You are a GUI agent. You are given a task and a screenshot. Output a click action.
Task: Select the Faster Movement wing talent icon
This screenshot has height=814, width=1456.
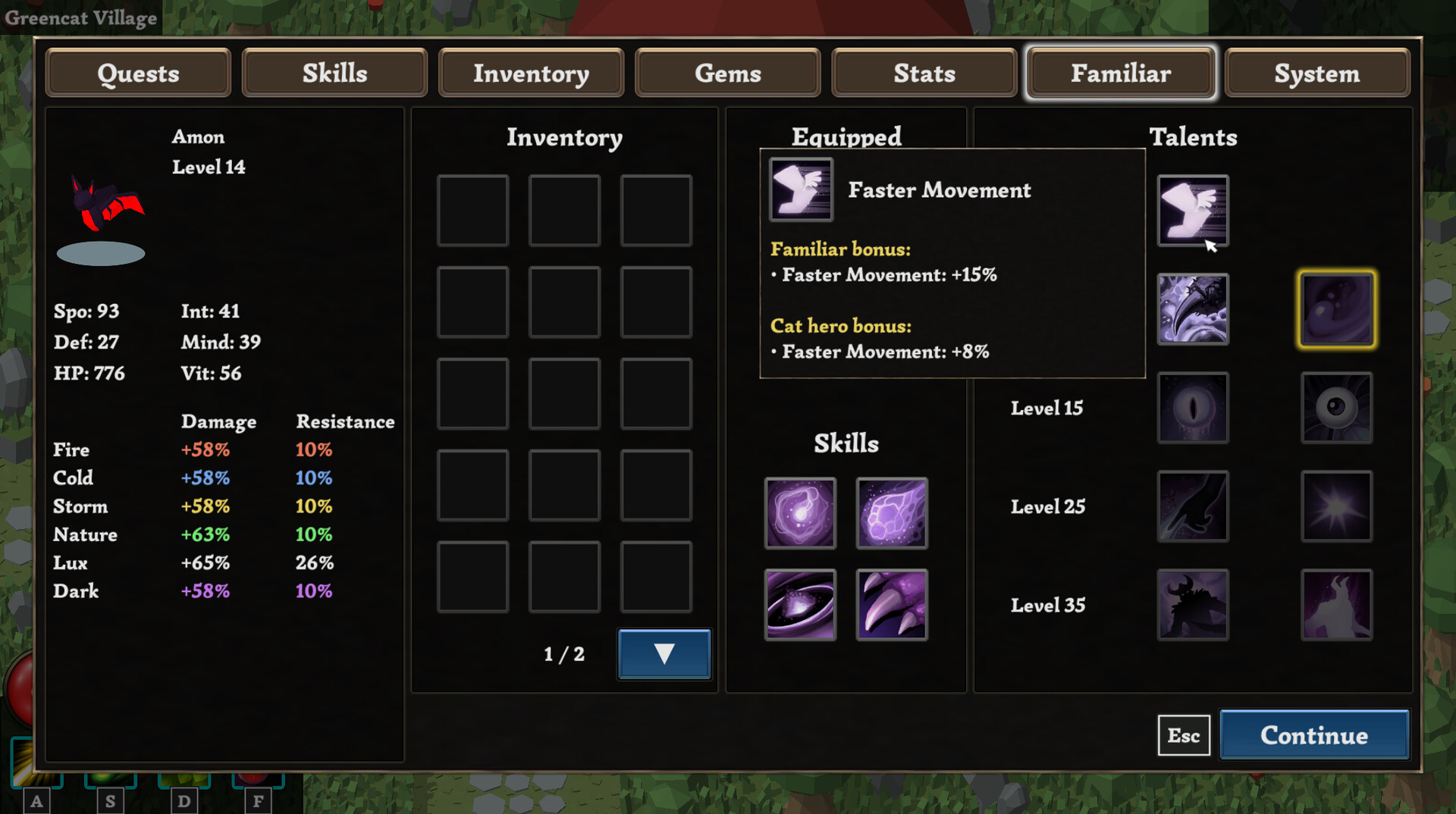click(1193, 211)
